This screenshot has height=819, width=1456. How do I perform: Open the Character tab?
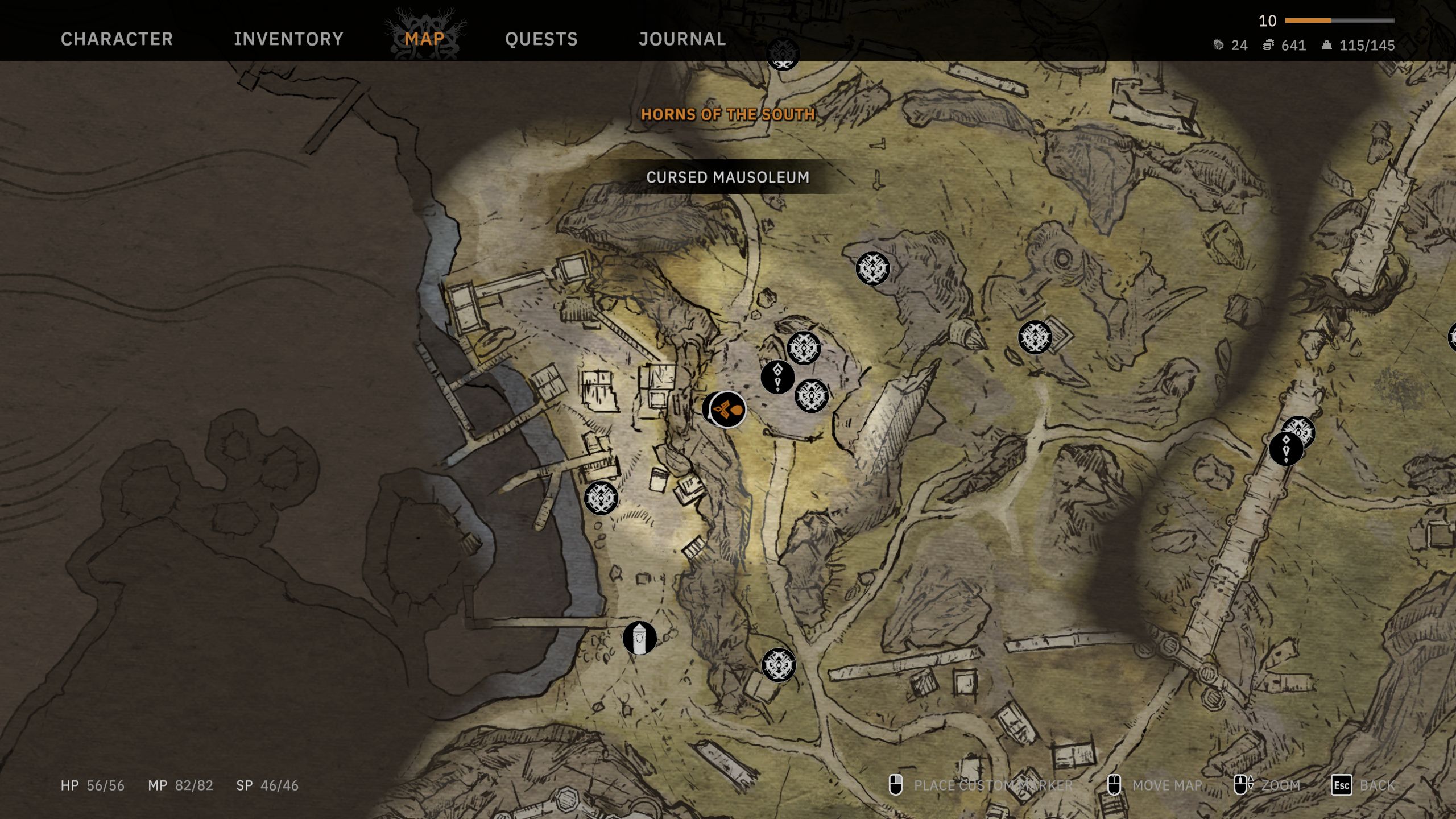coord(117,39)
